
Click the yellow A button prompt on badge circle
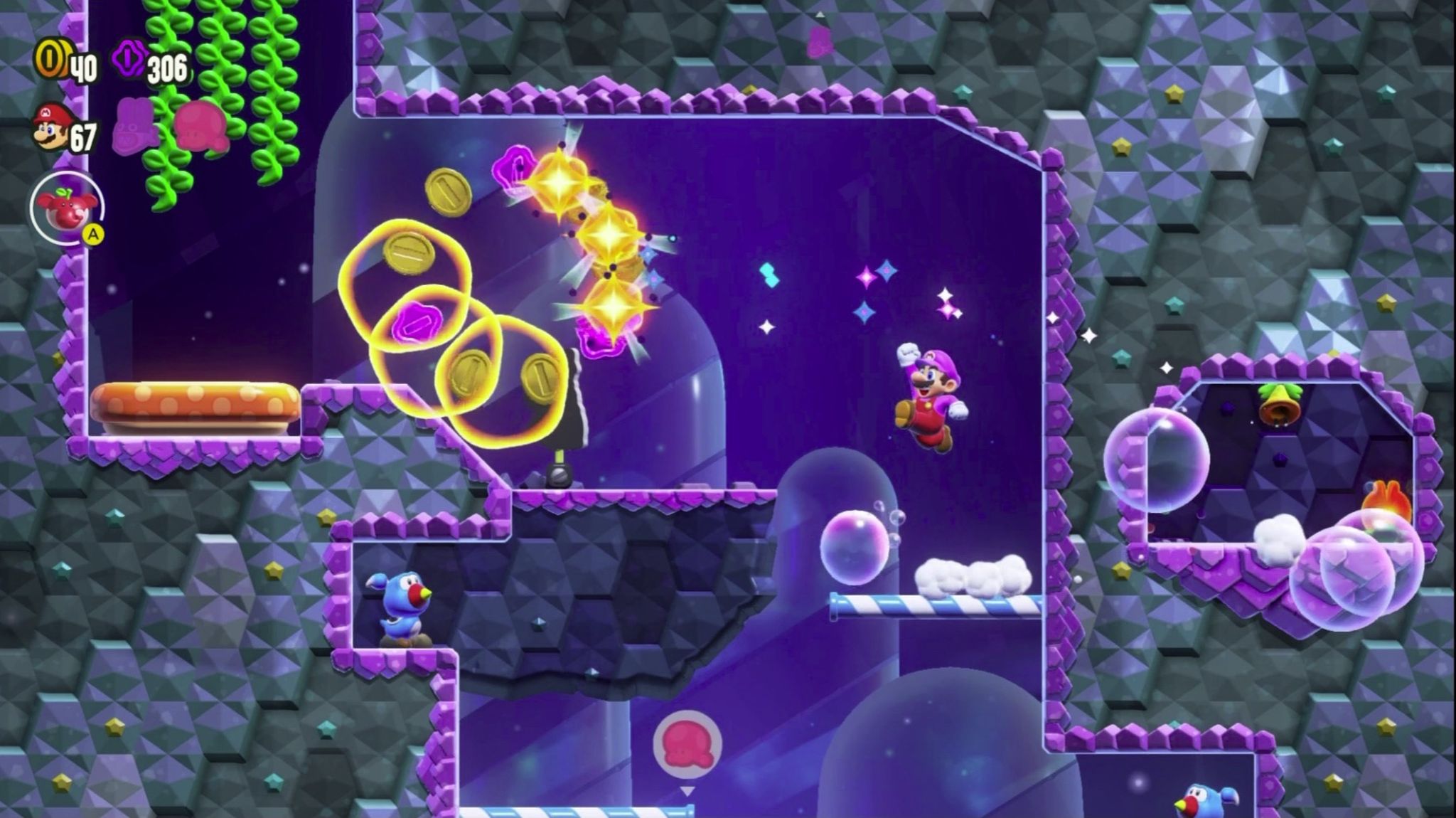[92, 233]
